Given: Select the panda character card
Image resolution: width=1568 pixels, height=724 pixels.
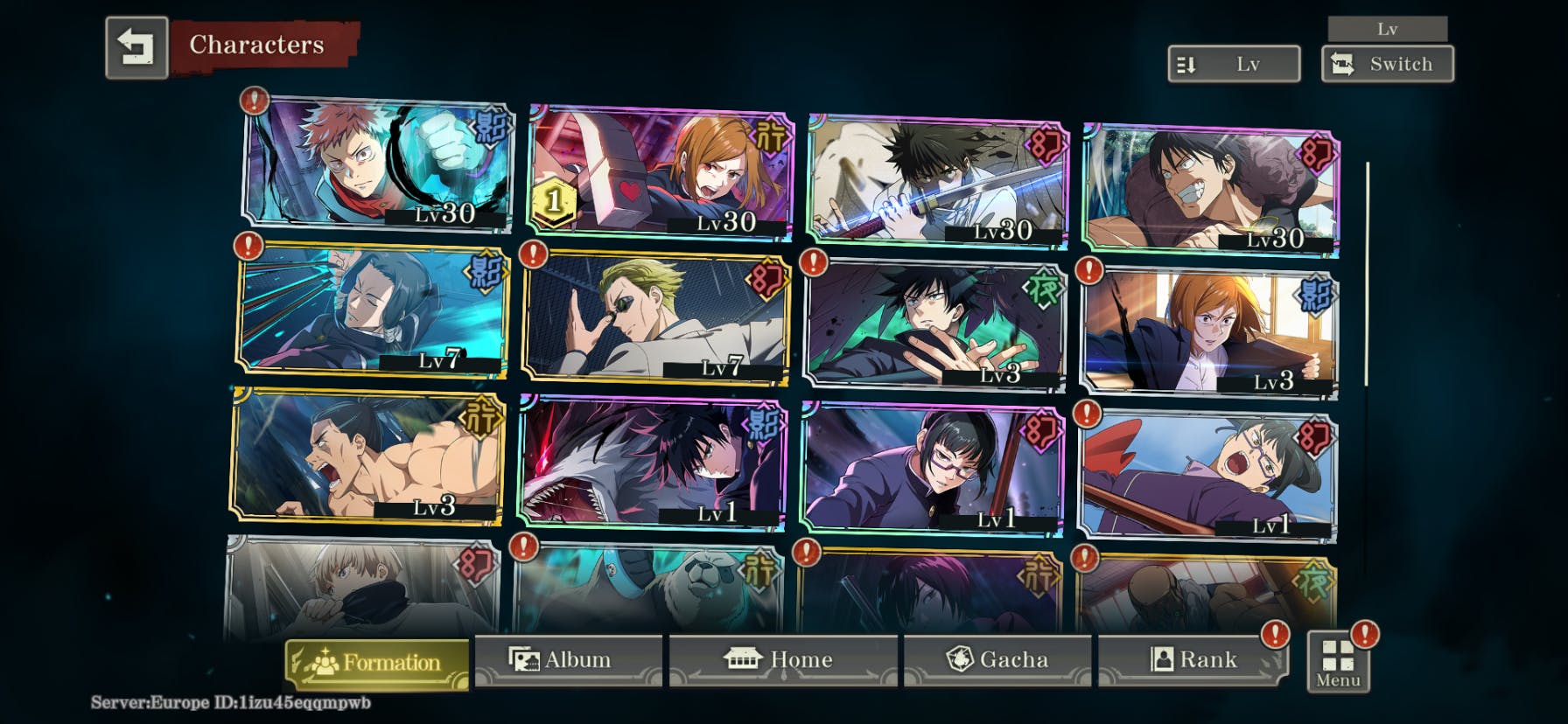Looking at the screenshot, I should pos(647,588).
